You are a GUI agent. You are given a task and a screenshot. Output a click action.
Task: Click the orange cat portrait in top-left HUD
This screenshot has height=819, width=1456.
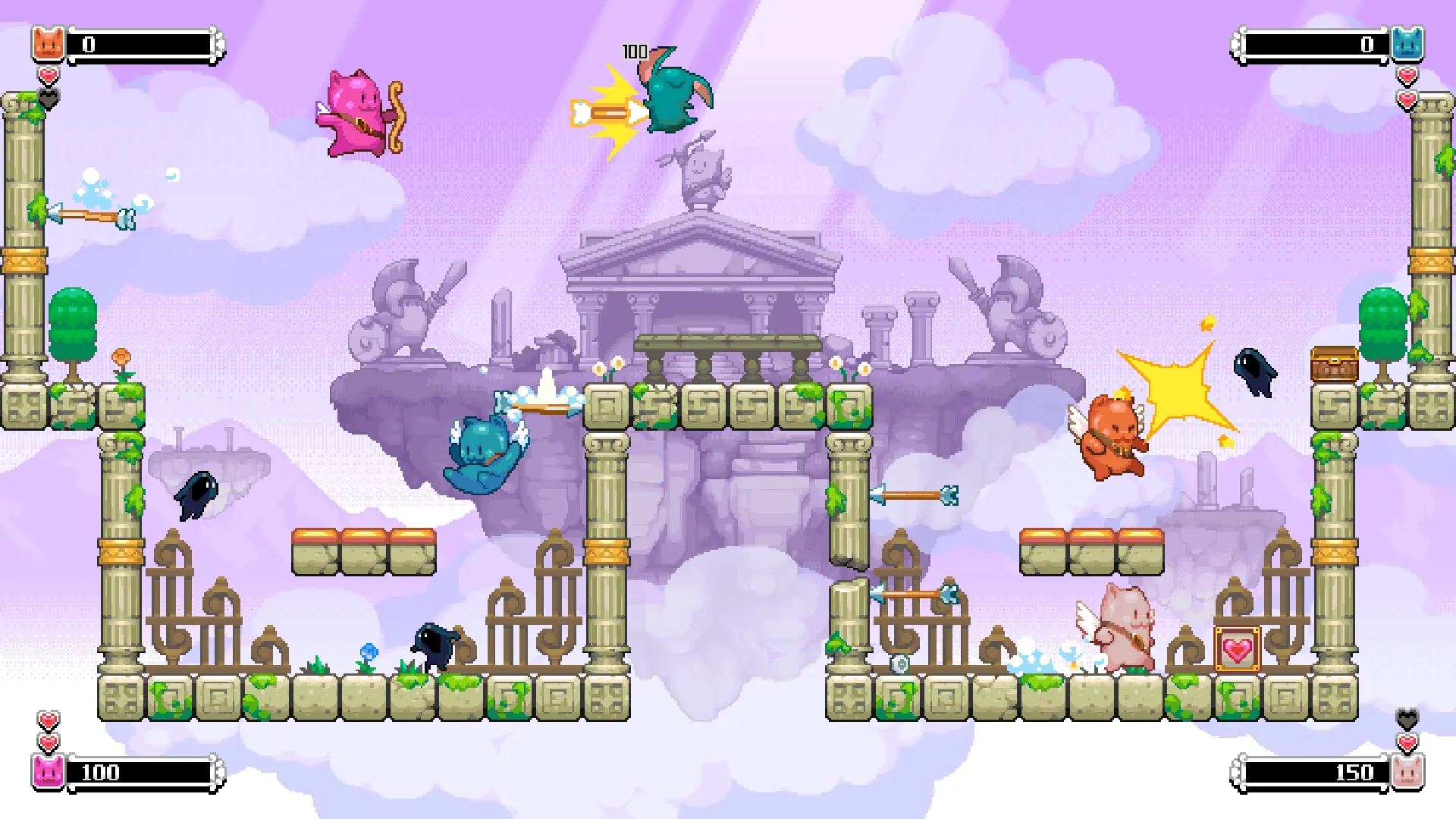45,43
